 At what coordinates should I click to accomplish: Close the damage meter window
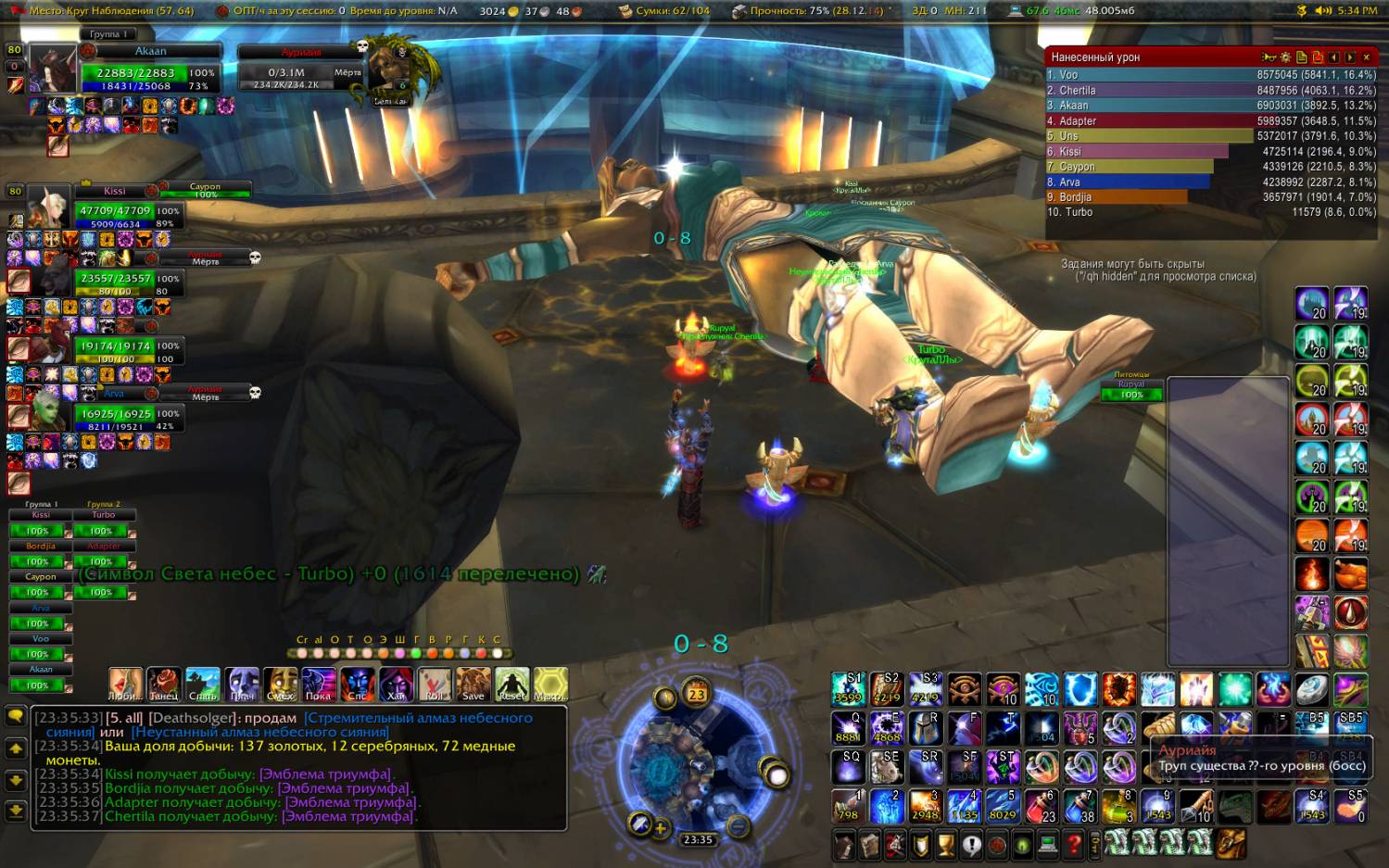point(1366,57)
